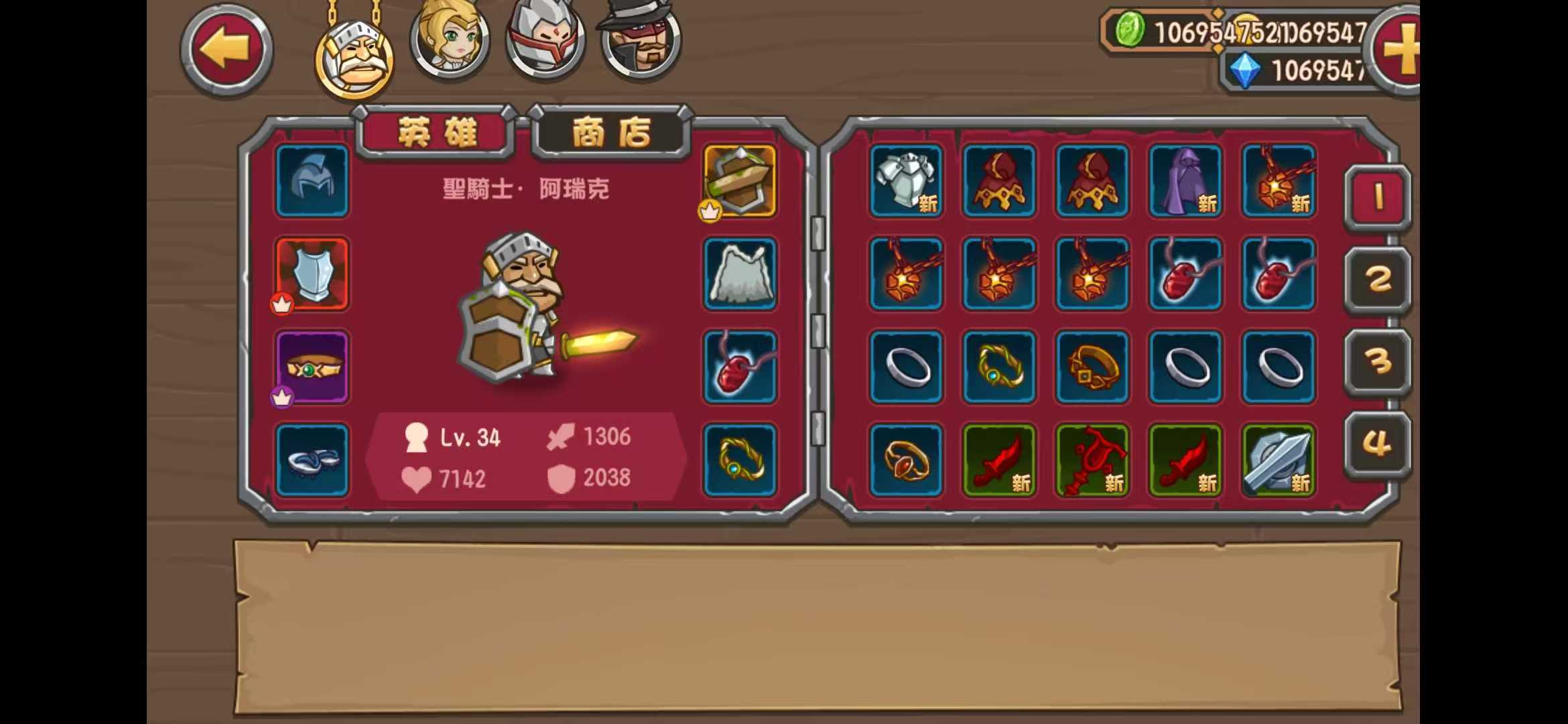The image size is (1568, 724).
Task: Inspect the equipped gold belt slot
Action: (312, 367)
